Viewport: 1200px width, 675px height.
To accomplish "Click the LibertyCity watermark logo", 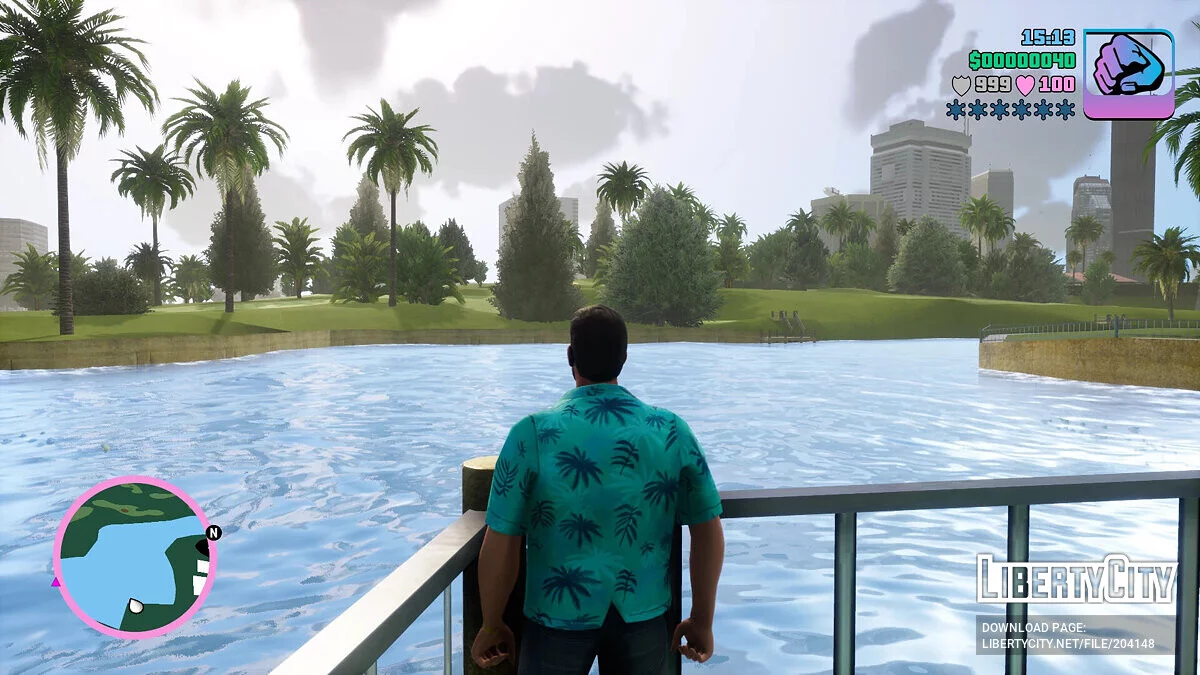I will coord(1076,580).
